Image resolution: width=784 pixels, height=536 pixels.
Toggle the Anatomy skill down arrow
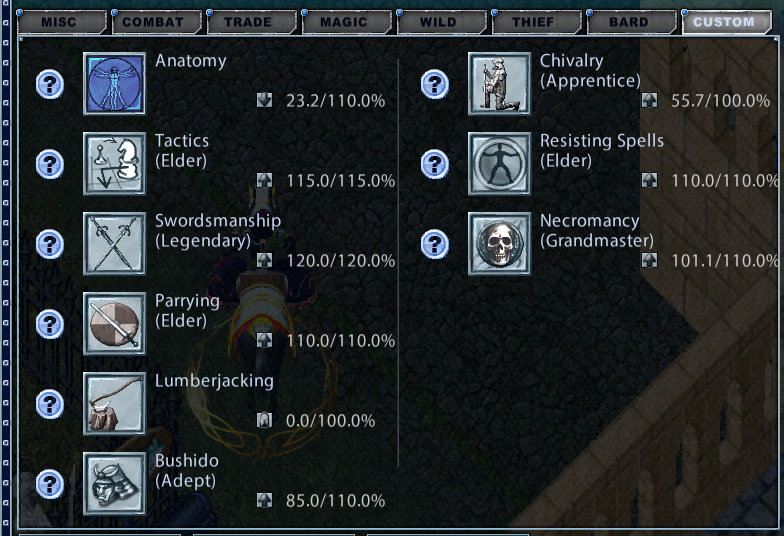tap(264, 100)
